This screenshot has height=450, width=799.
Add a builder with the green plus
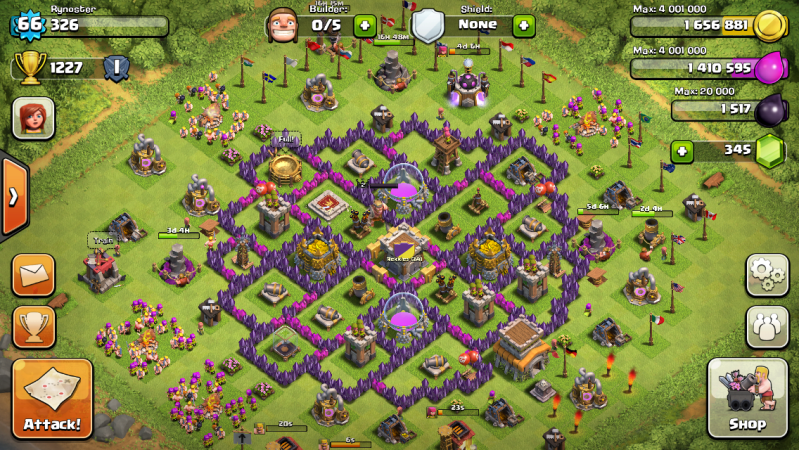[x=365, y=24]
